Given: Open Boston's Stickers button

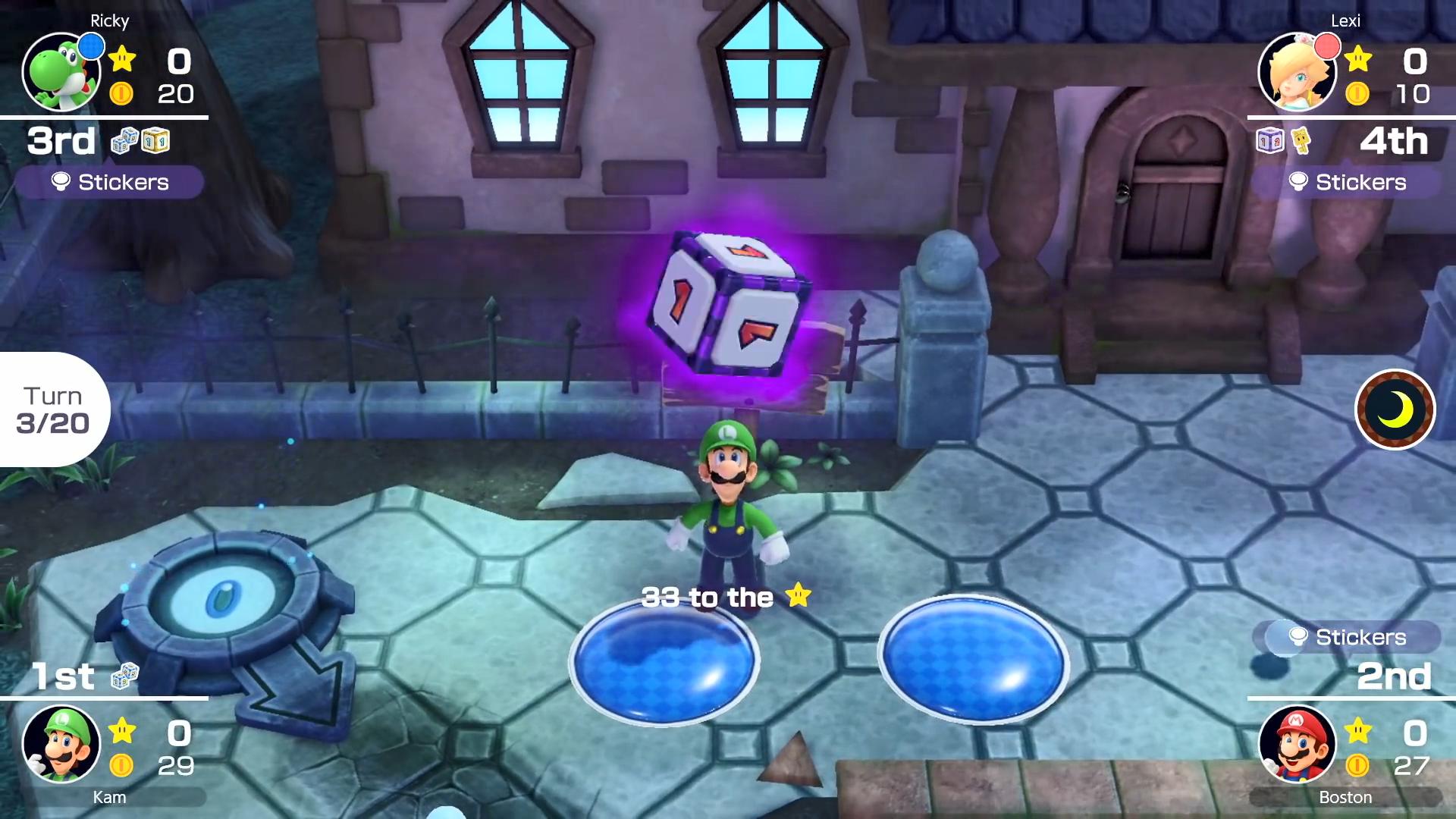Looking at the screenshot, I should tap(1347, 637).
